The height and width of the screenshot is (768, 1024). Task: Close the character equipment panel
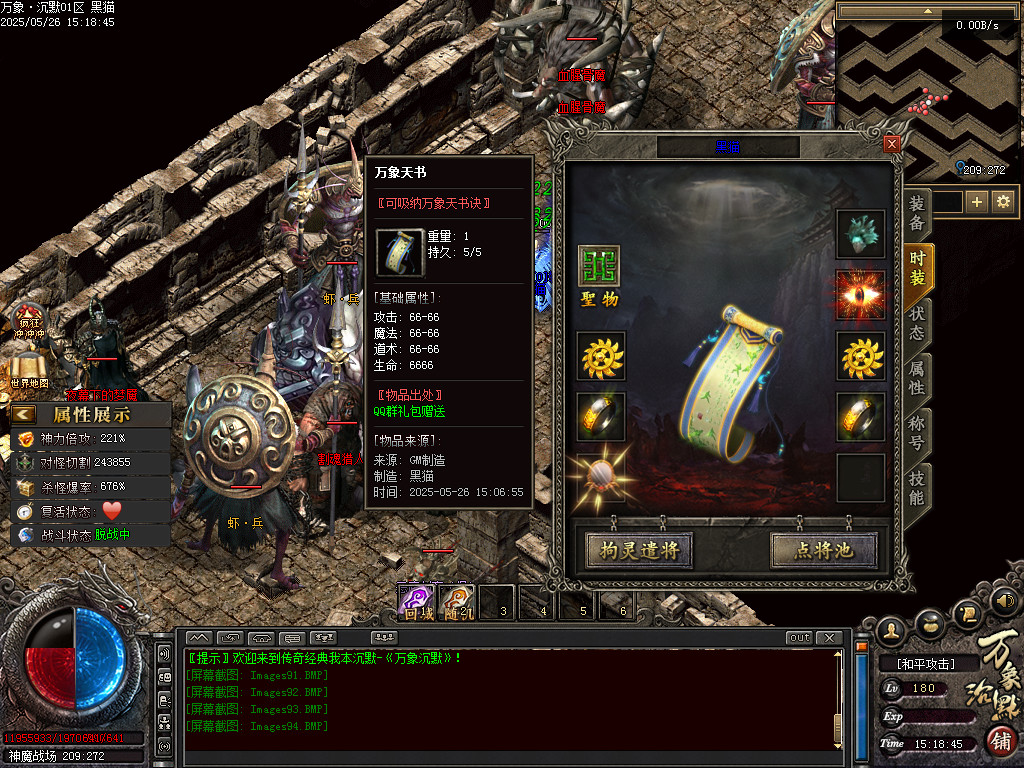tap(892, 144)
